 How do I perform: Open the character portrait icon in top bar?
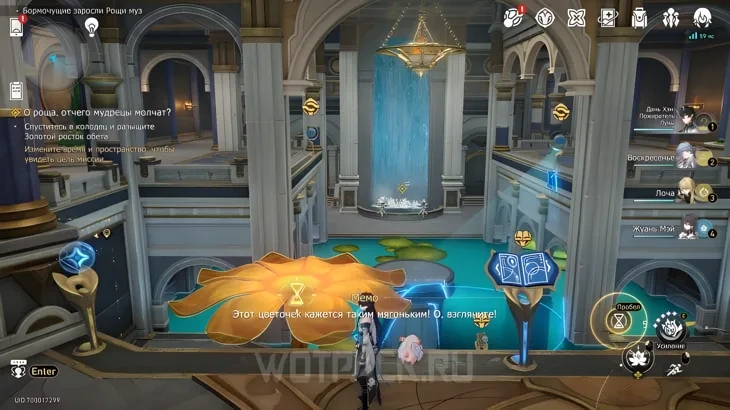(x=702, y=17)
